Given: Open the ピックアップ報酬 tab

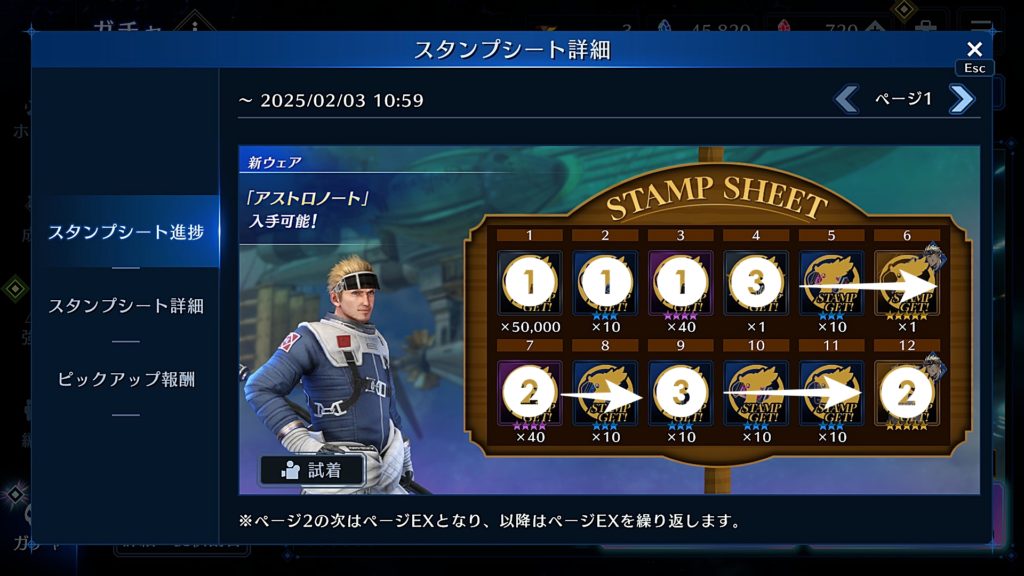Looking at the screenshot, I should tap(126, 379).
